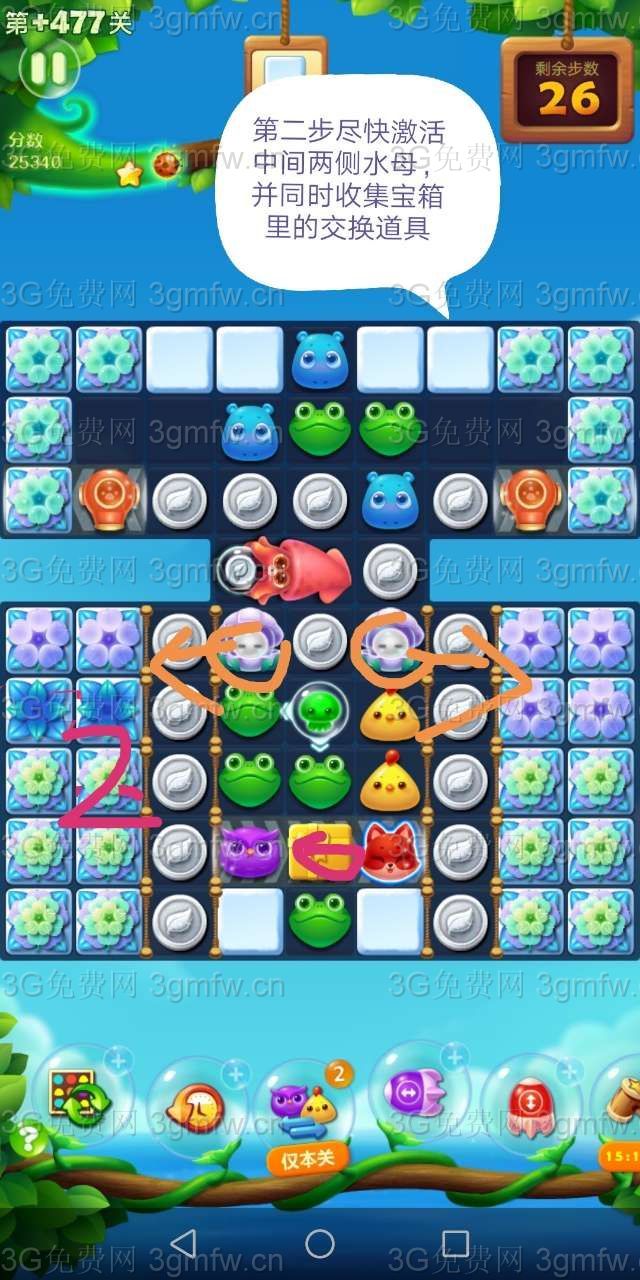
Task: Tap the yellow treasure chest tile
Action: click(x=319, y=852)
